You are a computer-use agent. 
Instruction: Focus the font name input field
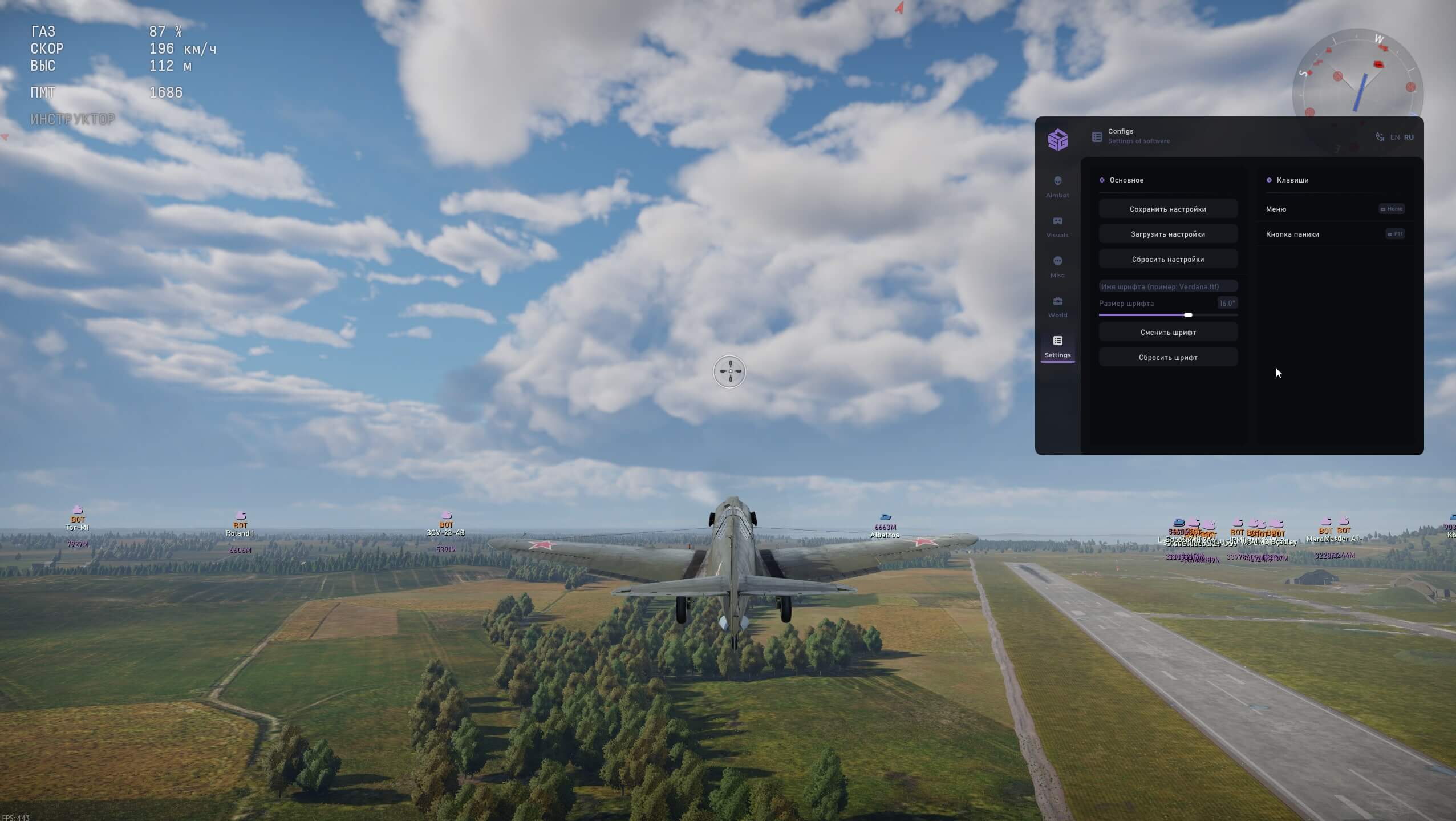tap(1167, 286)
